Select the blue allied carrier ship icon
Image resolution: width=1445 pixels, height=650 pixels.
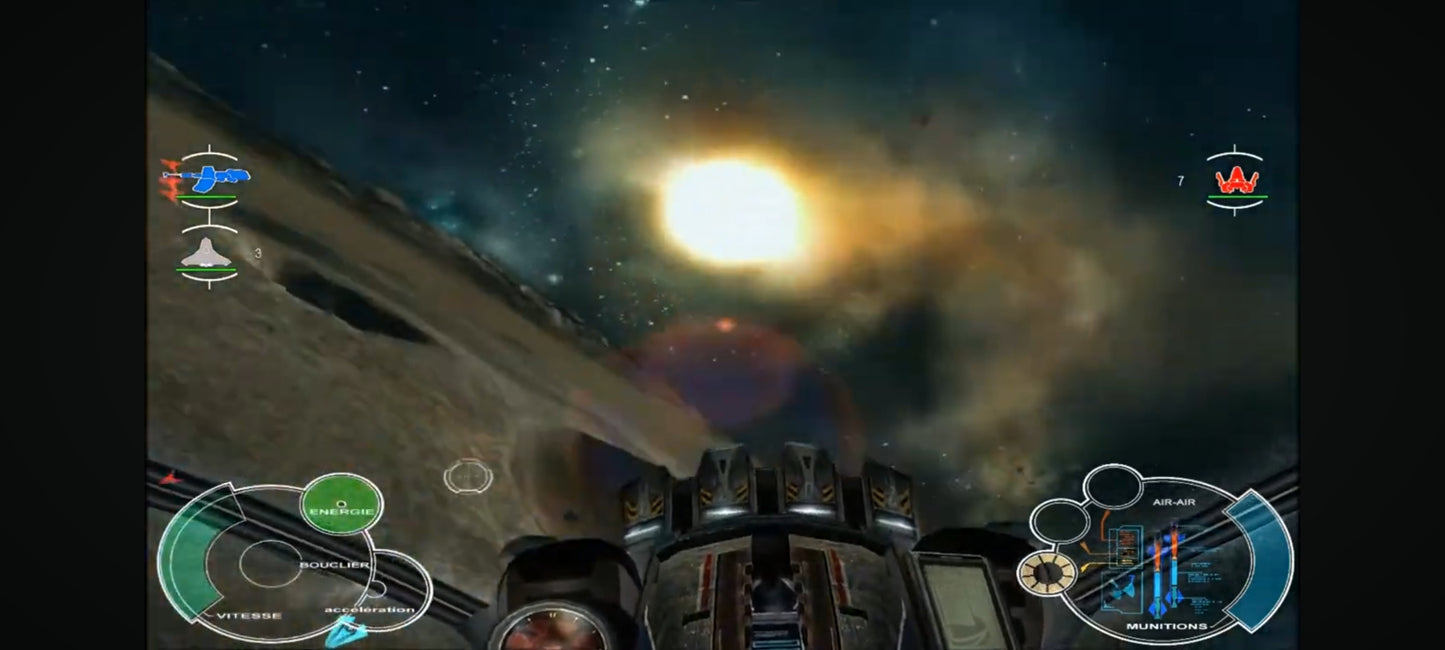click(x=208, y=179)
